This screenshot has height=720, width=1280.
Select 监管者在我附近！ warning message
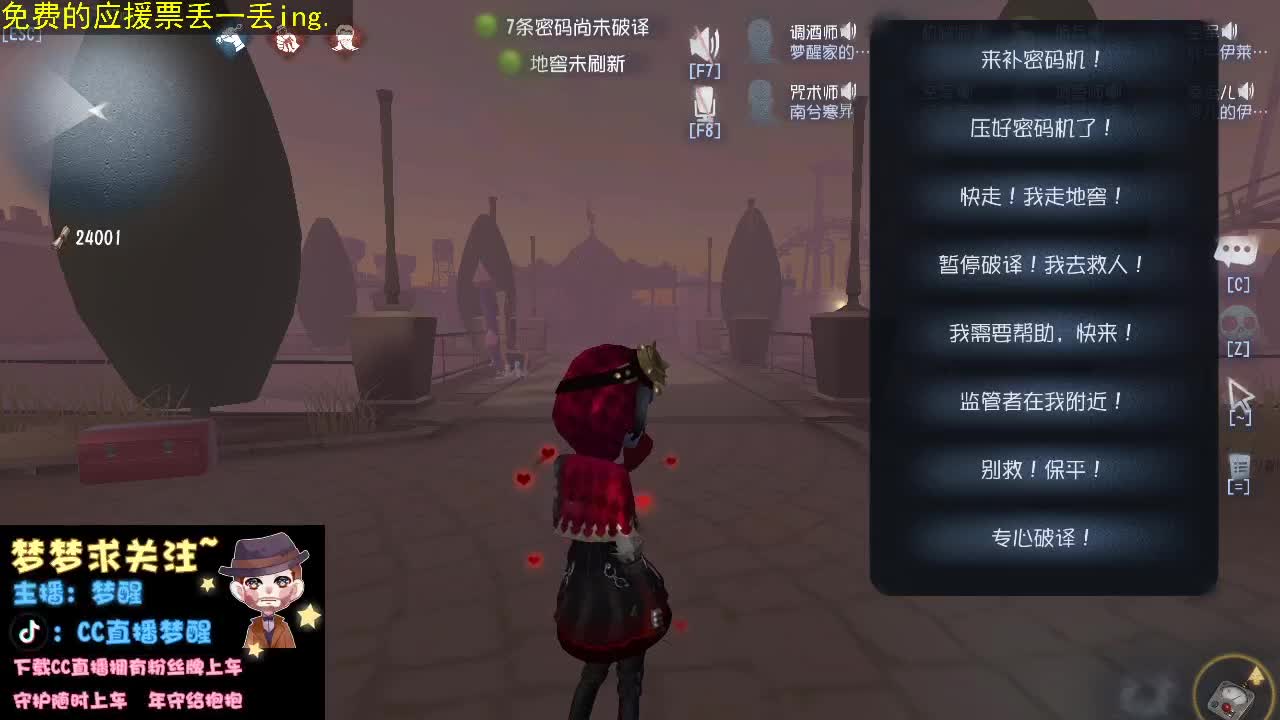(1043, 401)
